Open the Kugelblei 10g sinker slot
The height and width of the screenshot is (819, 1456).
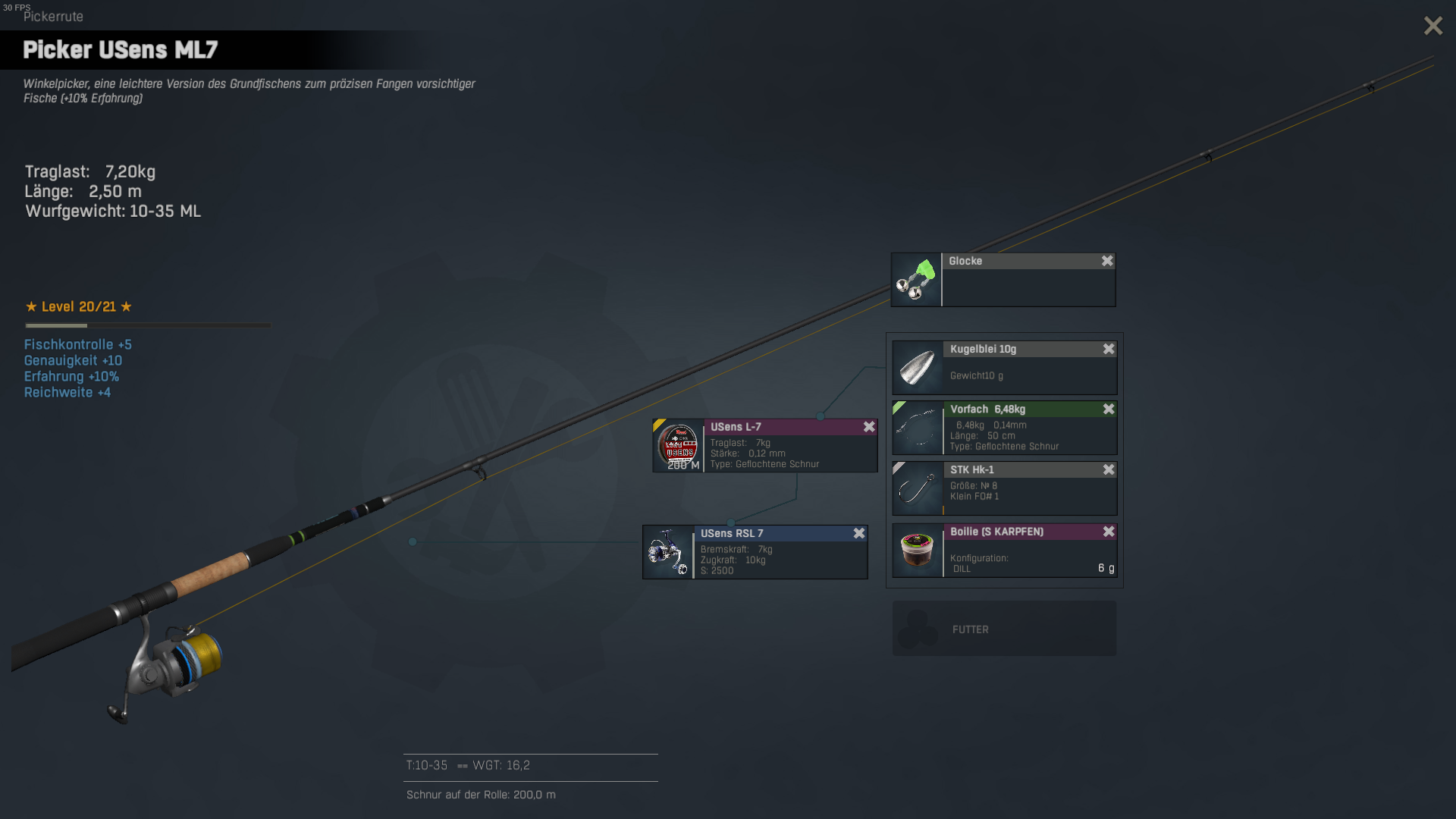1004,368
